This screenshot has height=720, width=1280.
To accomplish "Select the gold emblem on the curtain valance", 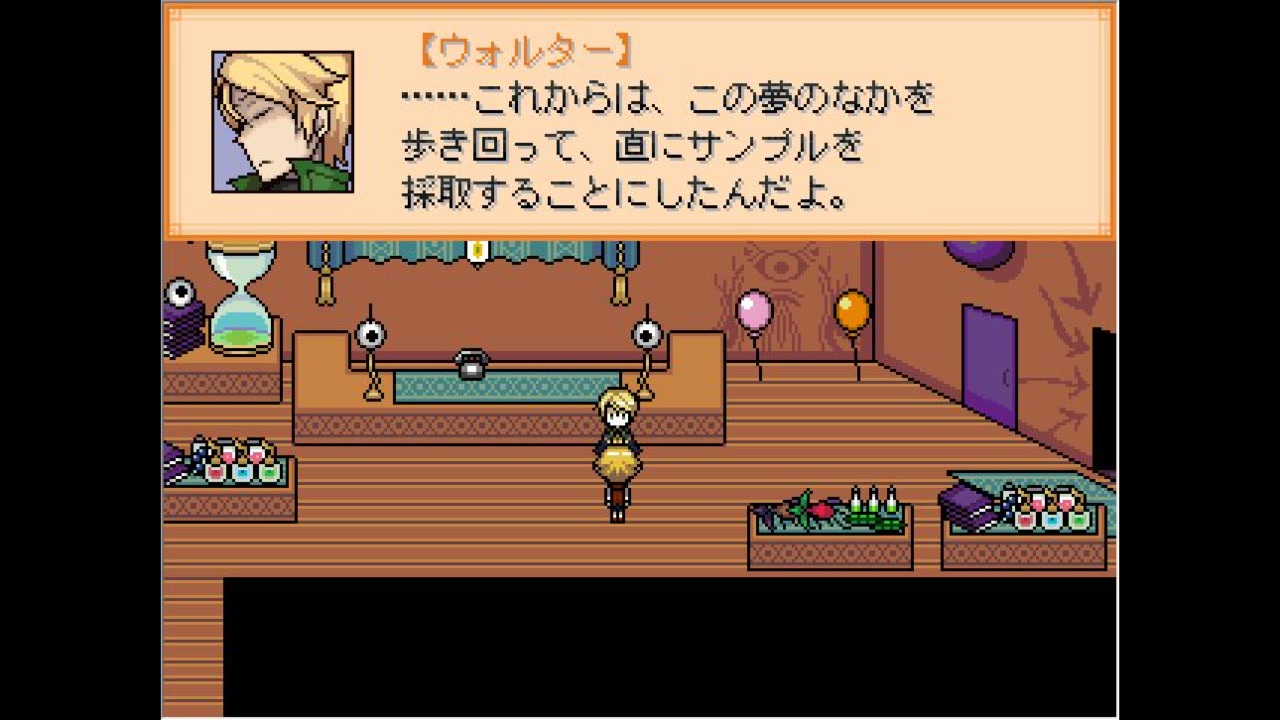I will (x=477, y=251).
